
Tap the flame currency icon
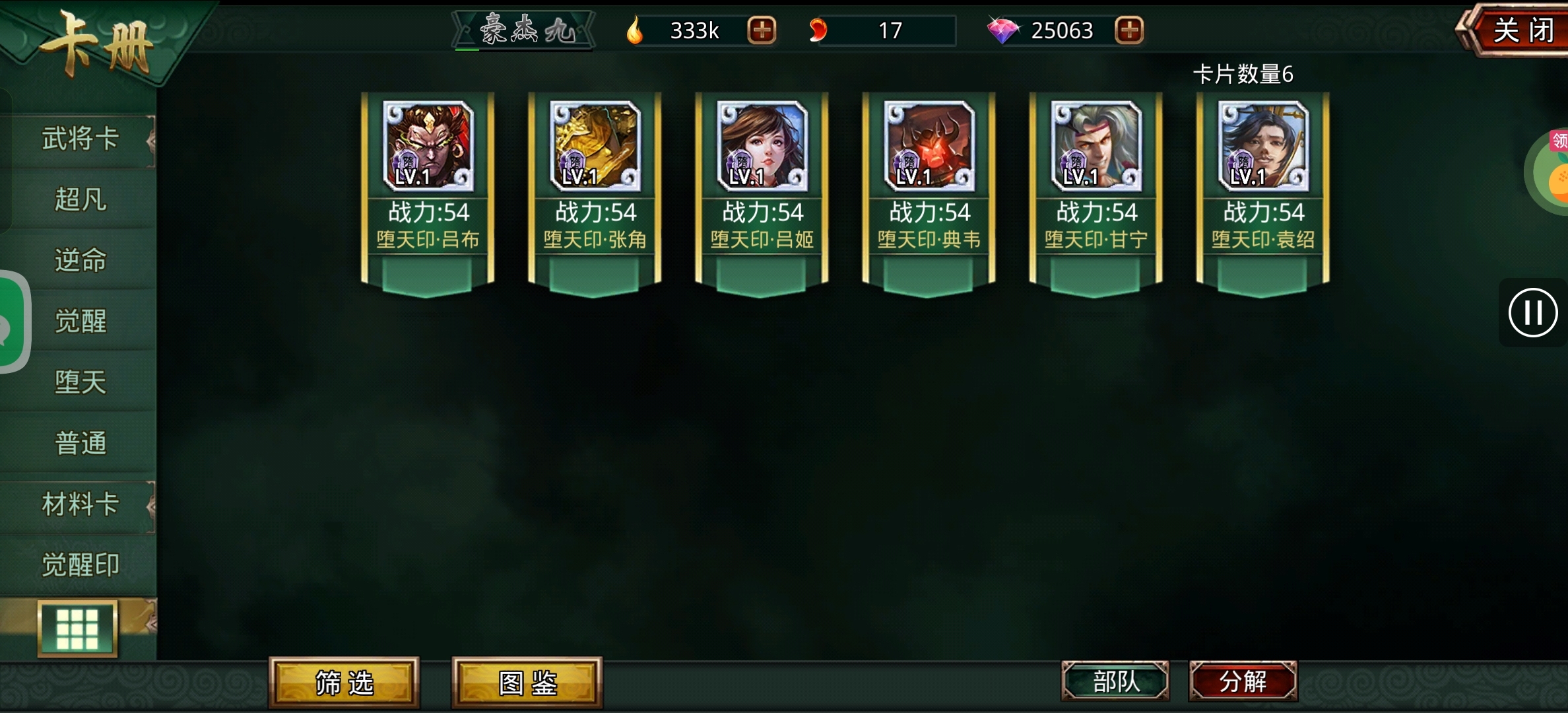coord(636,29)
